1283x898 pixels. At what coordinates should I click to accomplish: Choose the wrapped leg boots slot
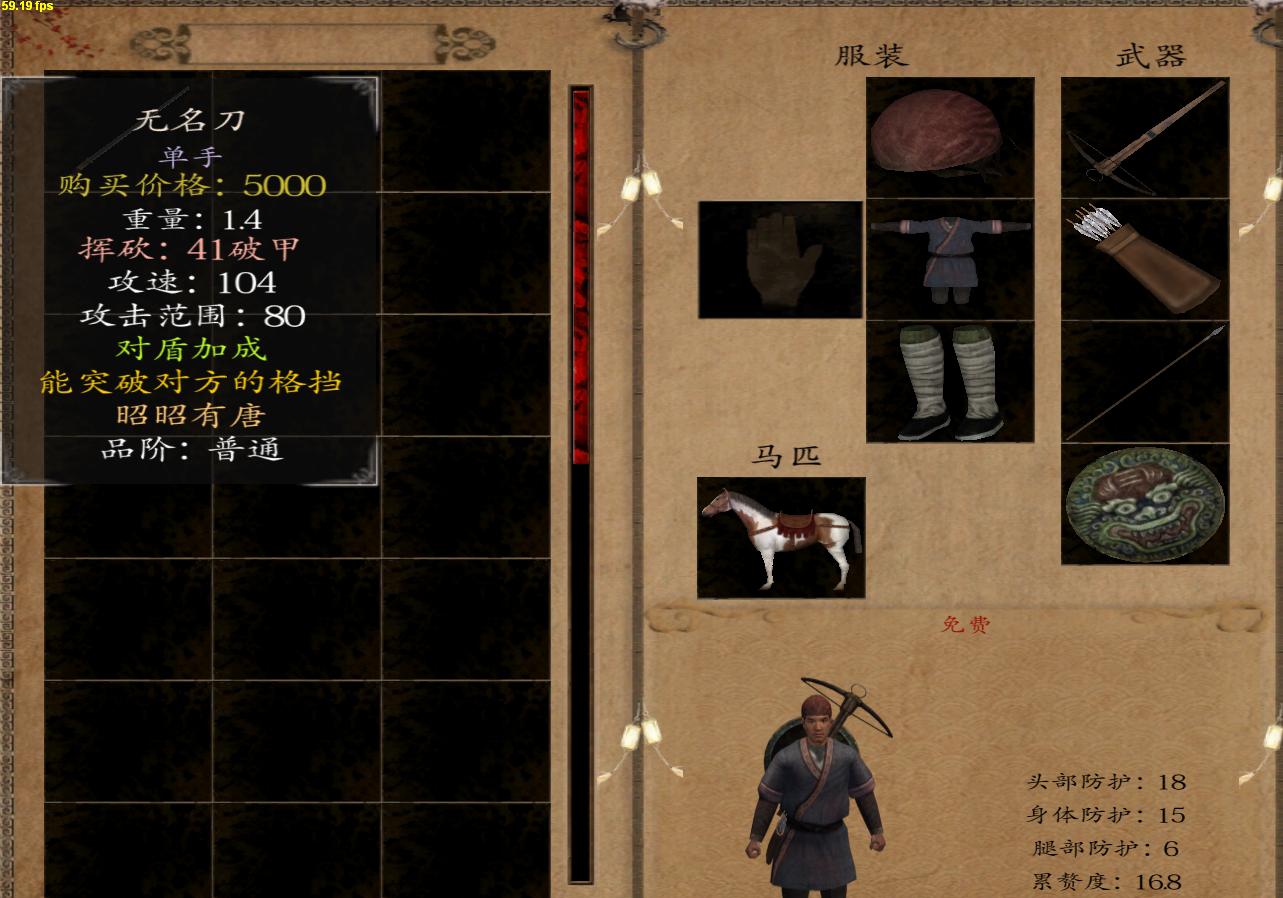click(950, 381)
